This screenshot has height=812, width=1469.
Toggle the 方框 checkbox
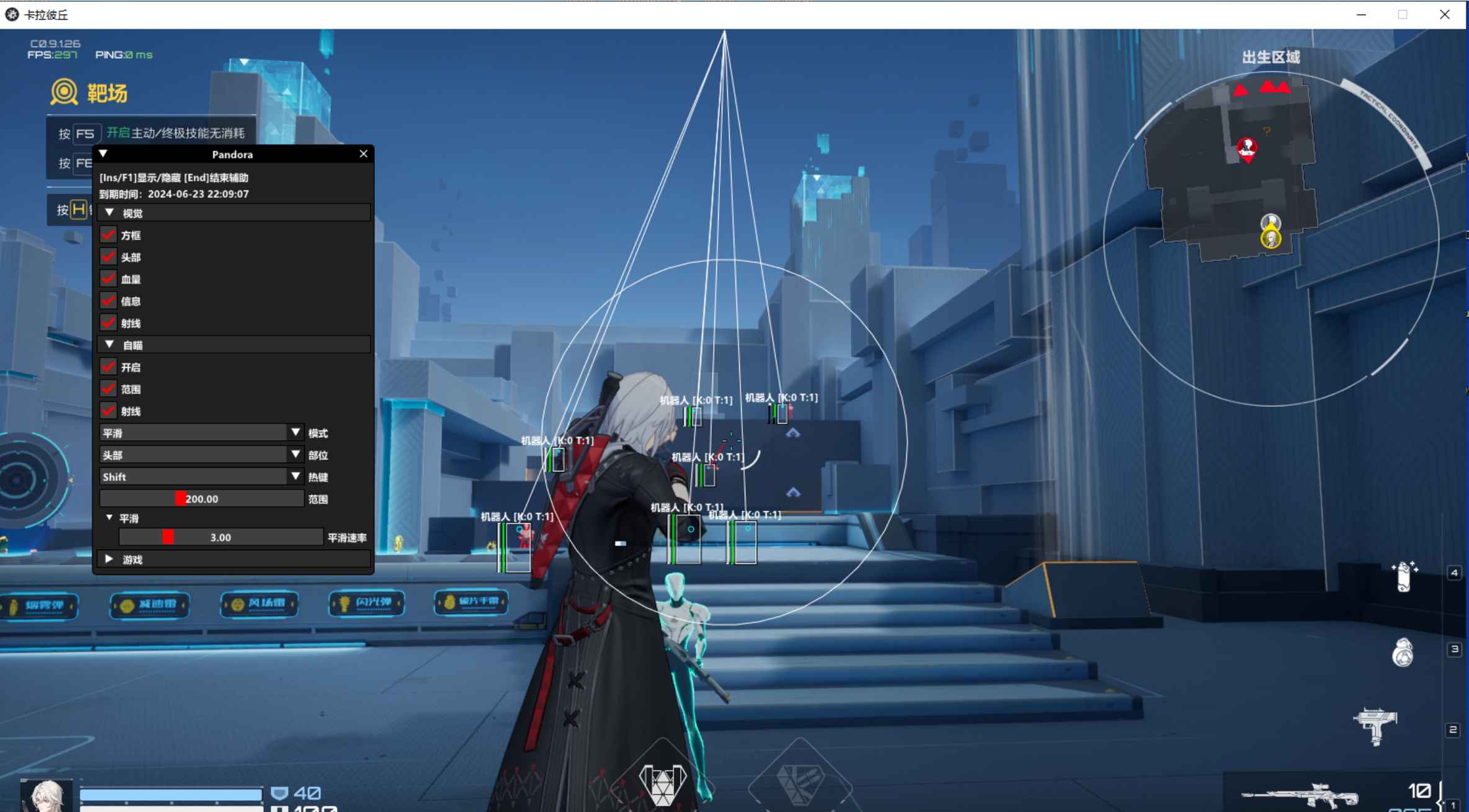click(109, 235)
